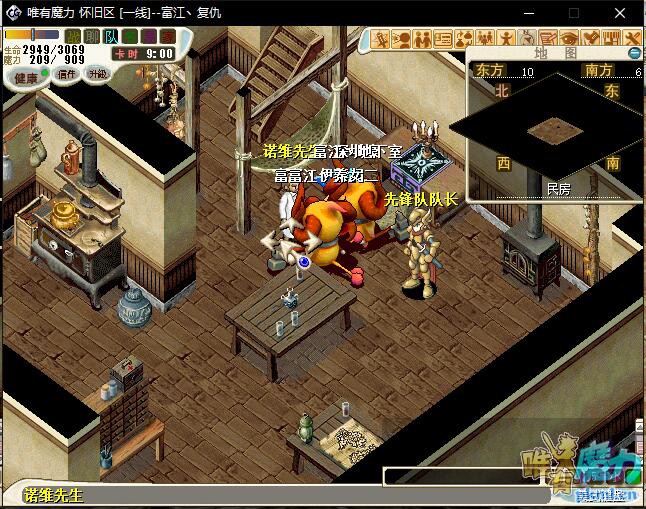
Task: Open the 健康 health status panel
Action: tap(26, 77)
